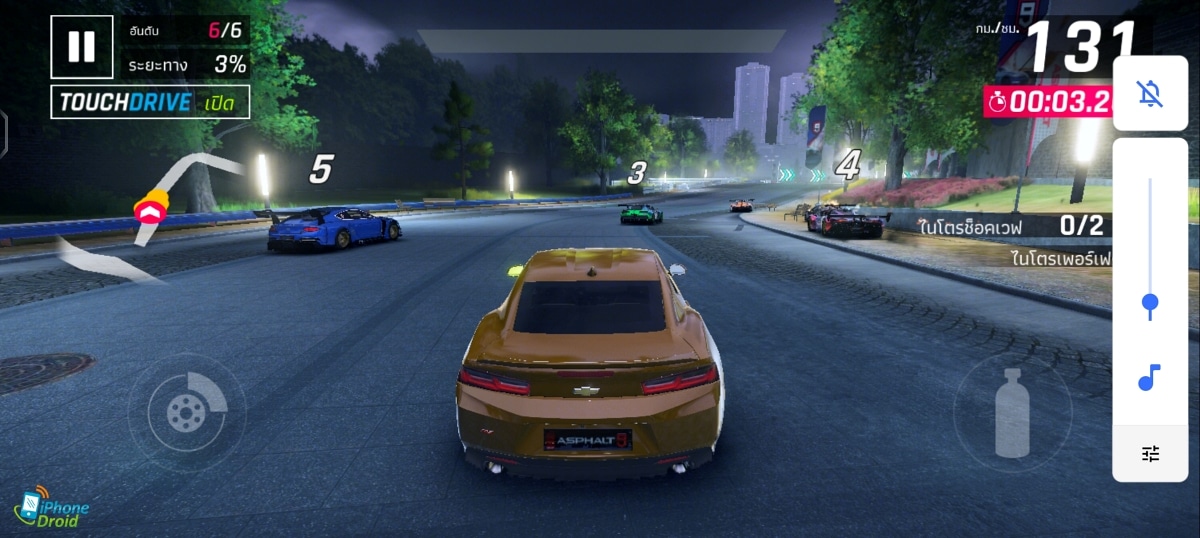Pause the race
Viewport: 1200px width, 538px height.
pyautogui.click(x=82, y=46)
